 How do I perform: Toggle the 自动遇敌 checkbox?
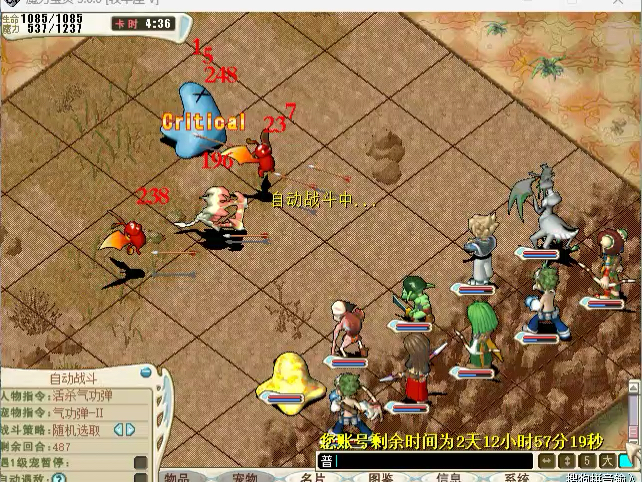tap(141, 477)
